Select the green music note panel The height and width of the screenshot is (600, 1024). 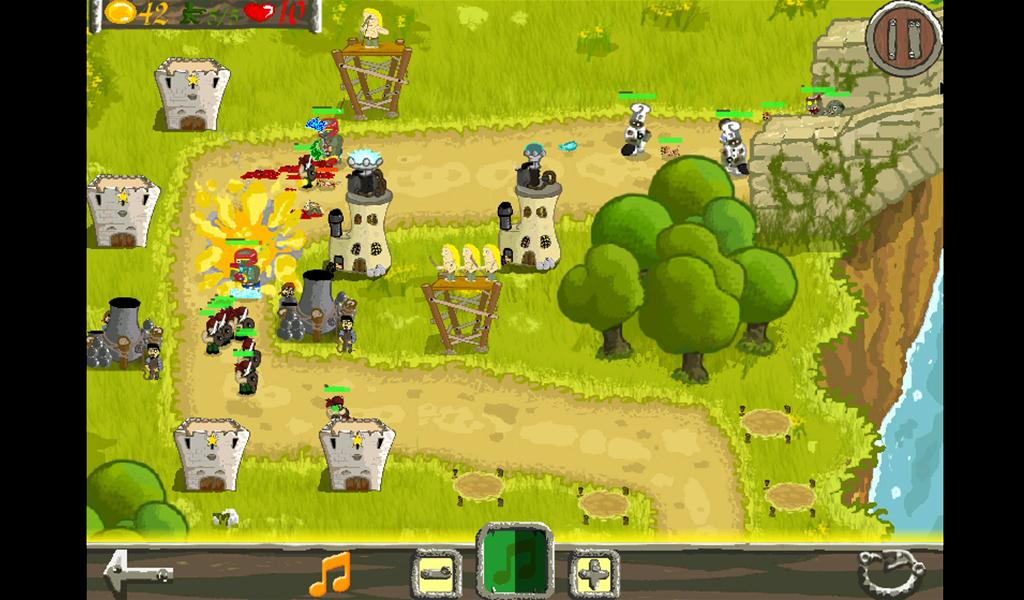(514, 562)
